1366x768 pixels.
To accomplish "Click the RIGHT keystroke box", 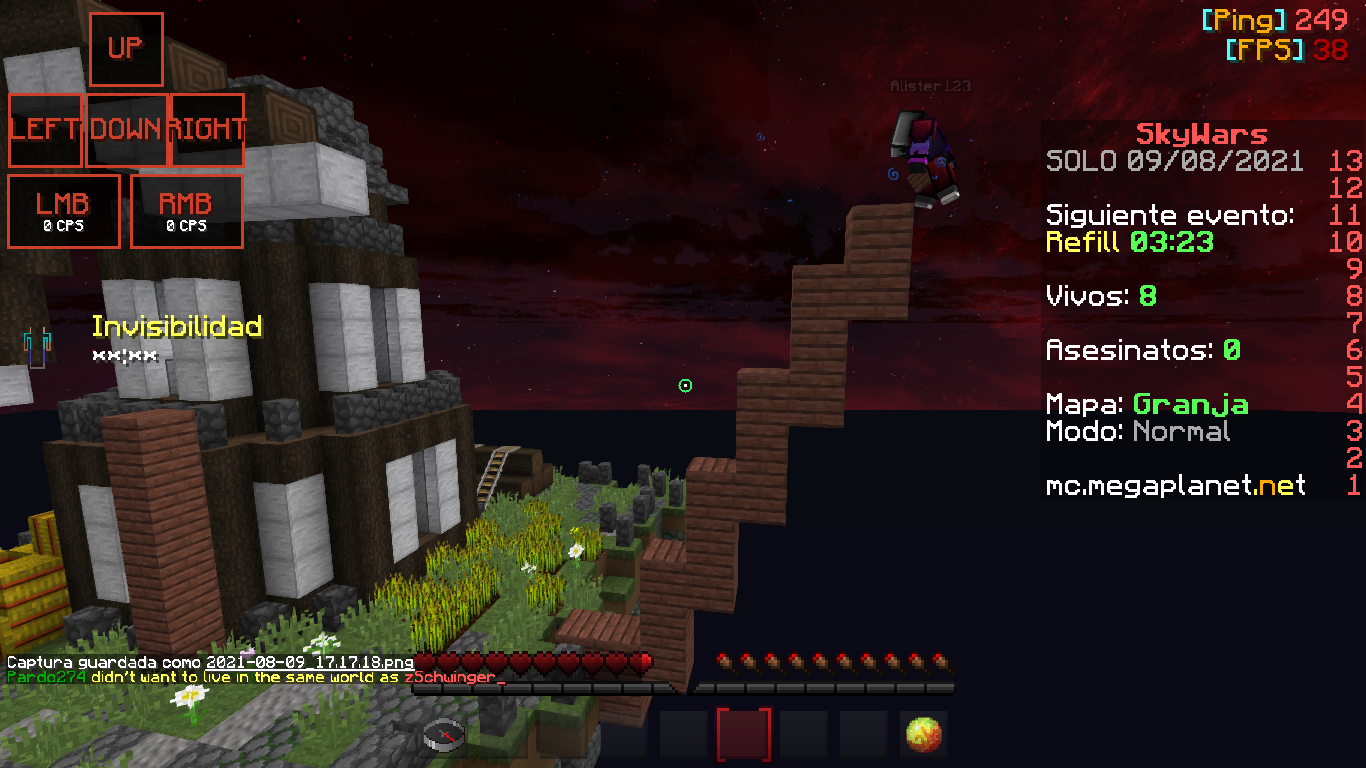I will 207,130.
